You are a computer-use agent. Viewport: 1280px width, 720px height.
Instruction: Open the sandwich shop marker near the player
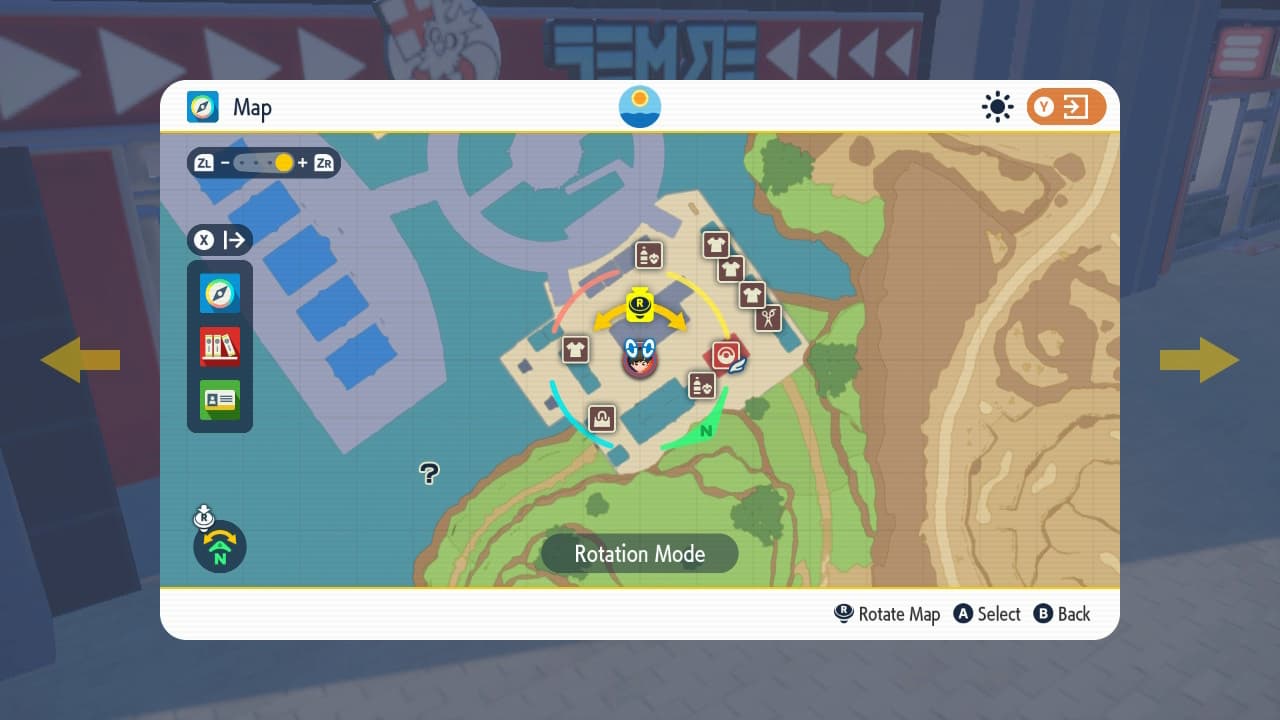[x=701, y=386]
